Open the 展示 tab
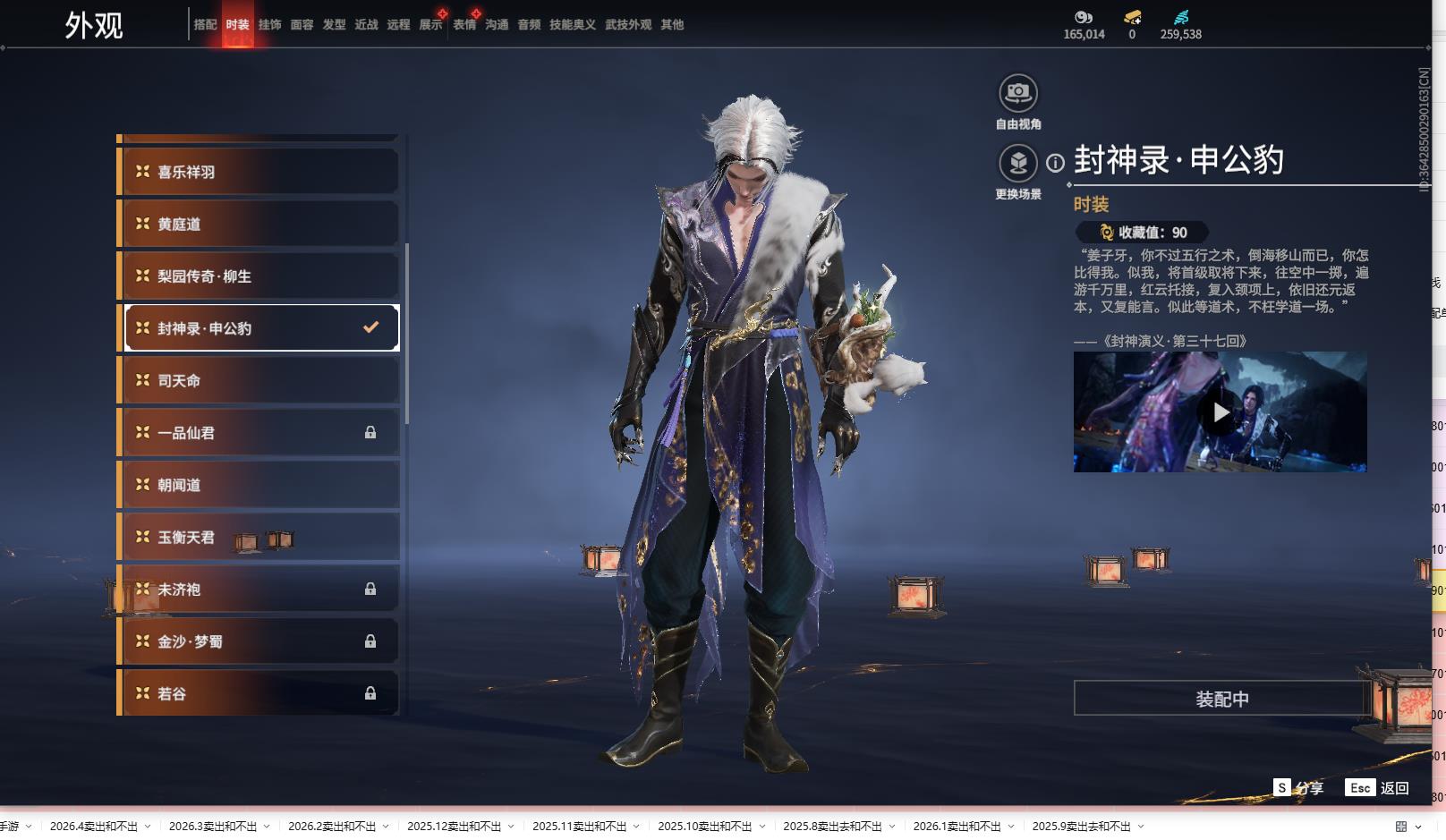Image resolution: width=1446 pixels, height=840 pixels. point(430,25)
